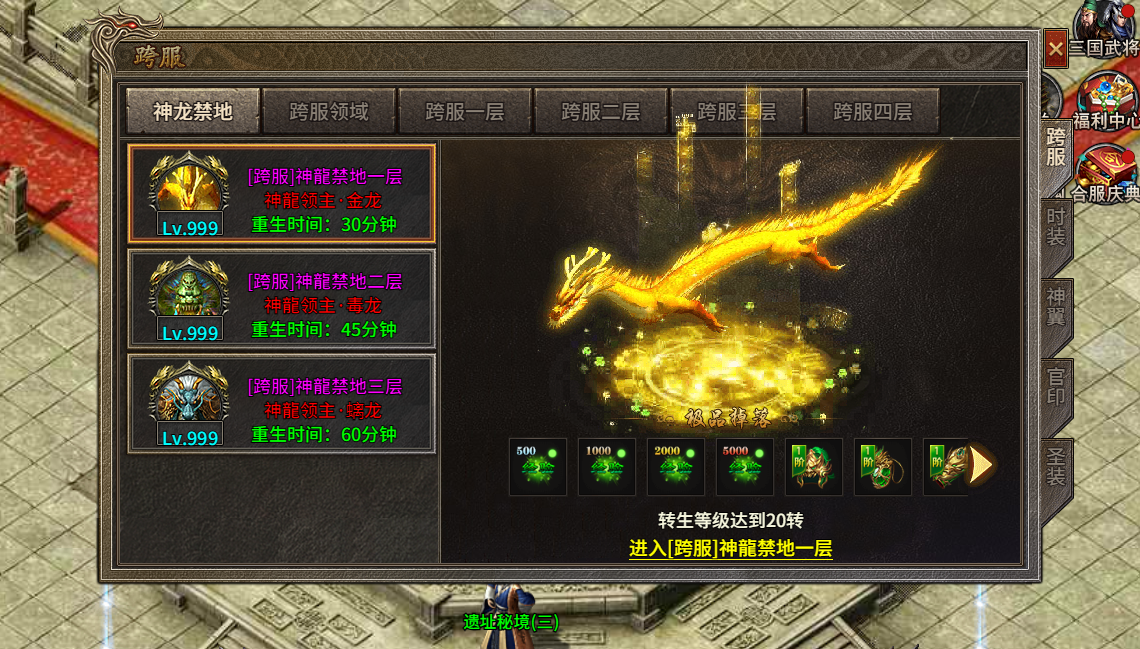The image size is (1140, 649).
Task: Inspect the 1000 green ingot reward
Action: click(x=607, y=467)
